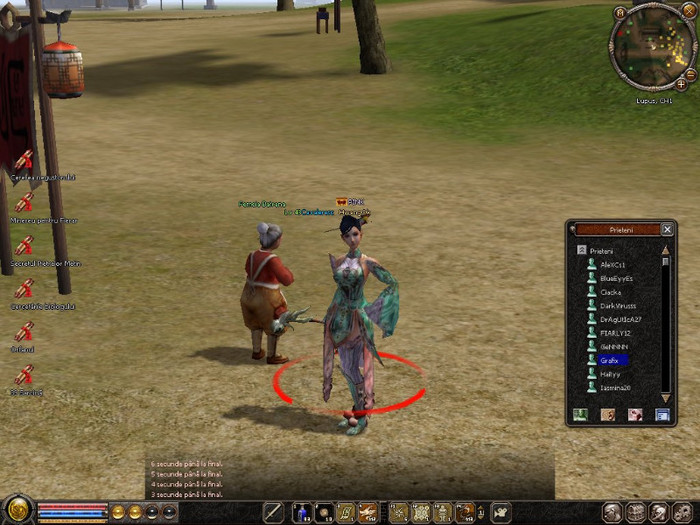Viewport: 700px width, 525px height.
Task: Pick Iasmina20 in the friends list
Action: [615, 387]
